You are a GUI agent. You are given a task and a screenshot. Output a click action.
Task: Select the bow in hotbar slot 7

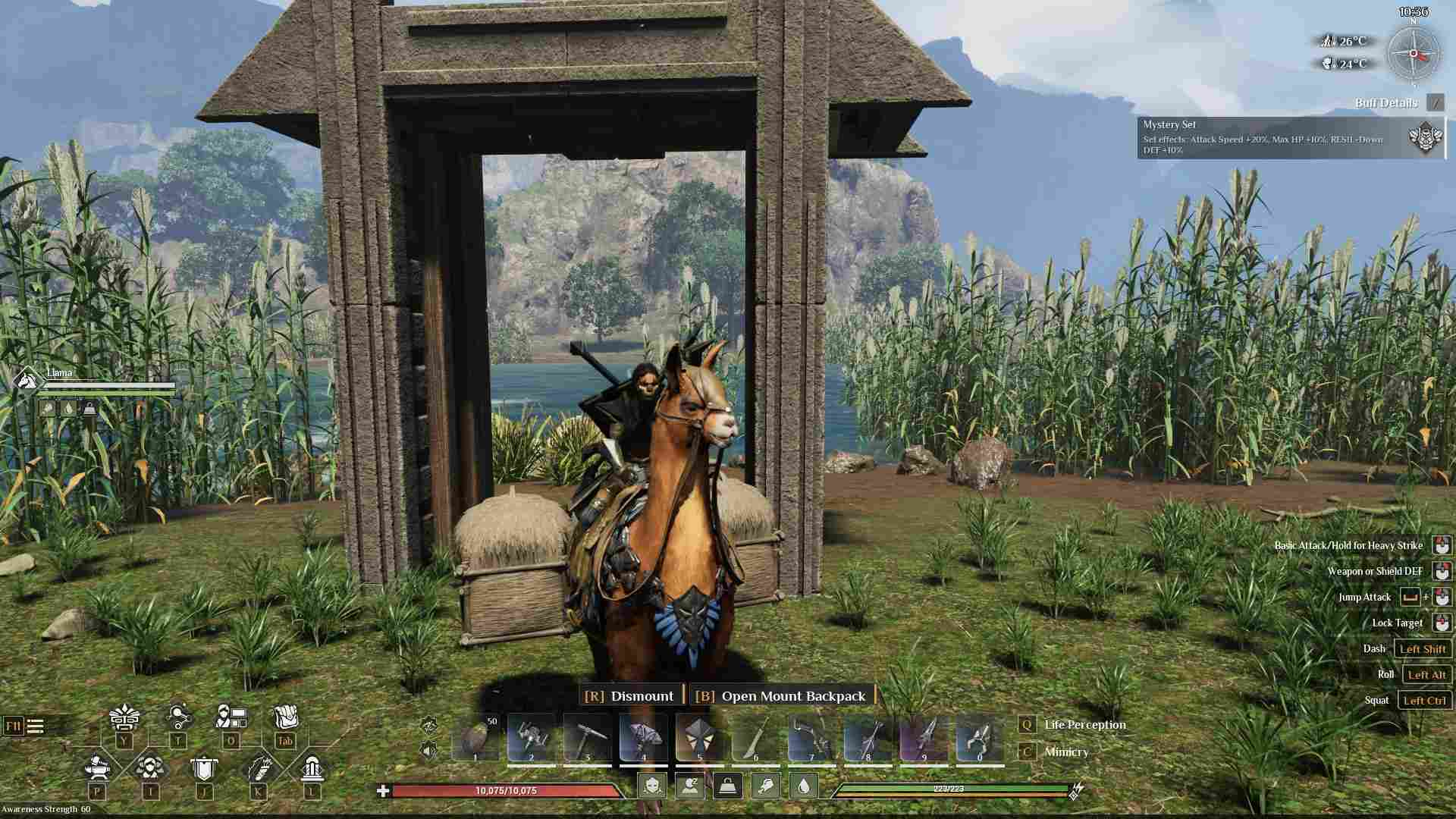click(x=811, y=738)
